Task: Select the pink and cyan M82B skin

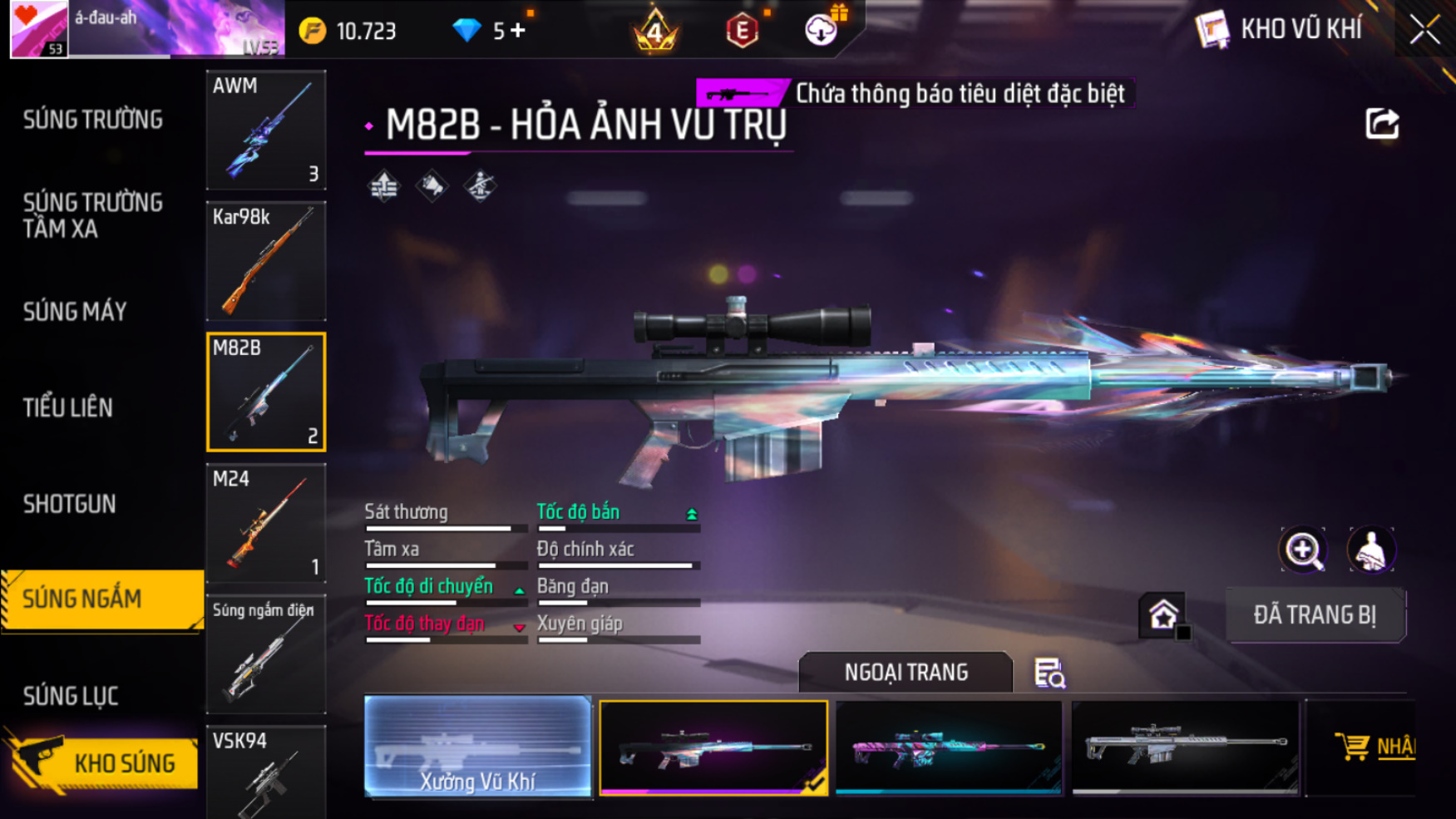Action: click(x=949, y=746)
